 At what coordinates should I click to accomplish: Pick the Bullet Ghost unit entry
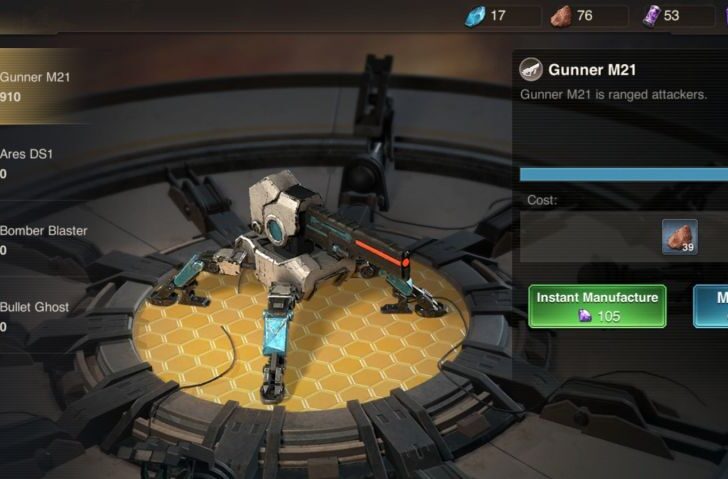pyautogui.click(x=40, y=316)
